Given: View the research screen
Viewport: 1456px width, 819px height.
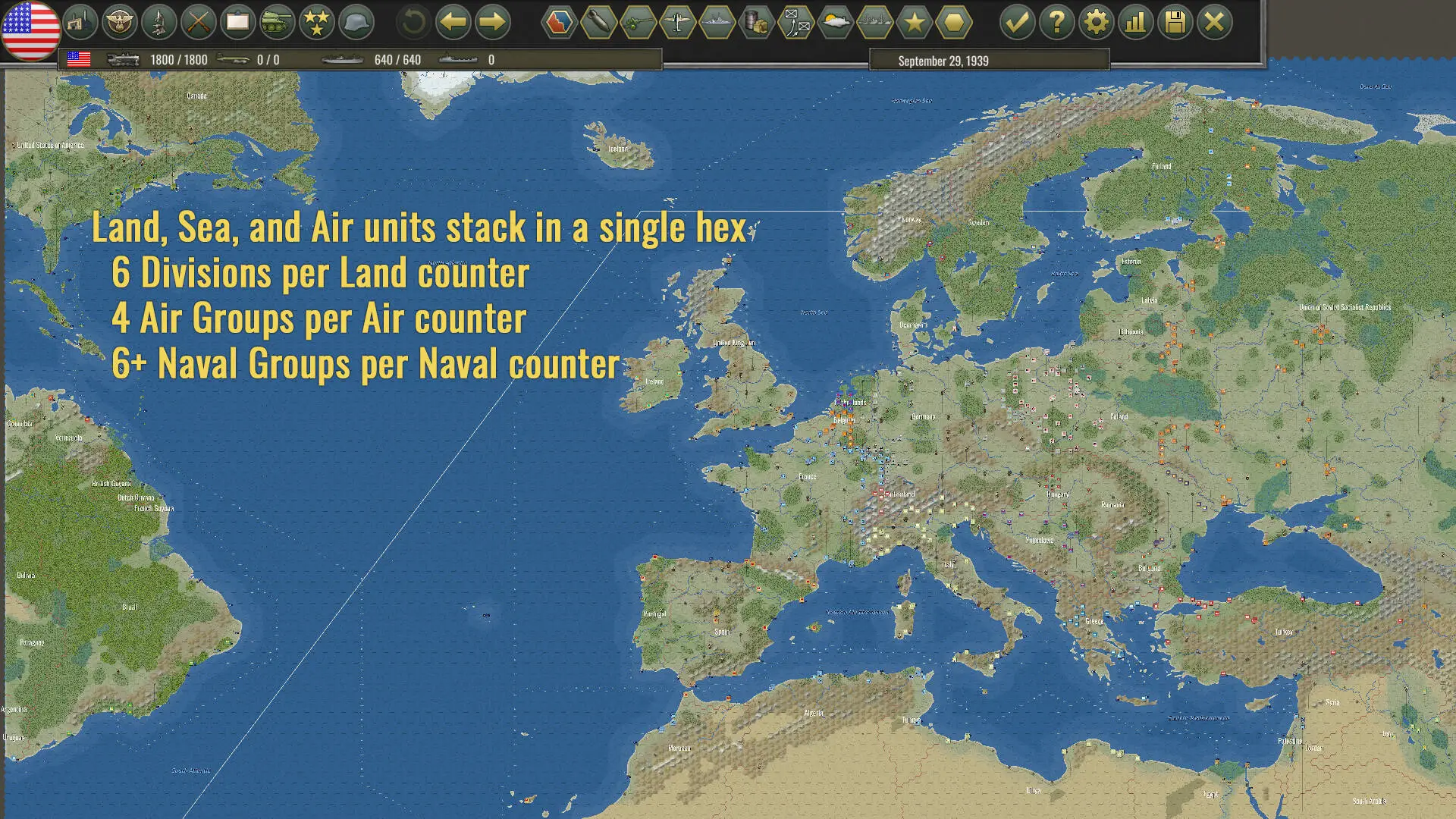Looking at the screenshot, I should coord(158,23).
